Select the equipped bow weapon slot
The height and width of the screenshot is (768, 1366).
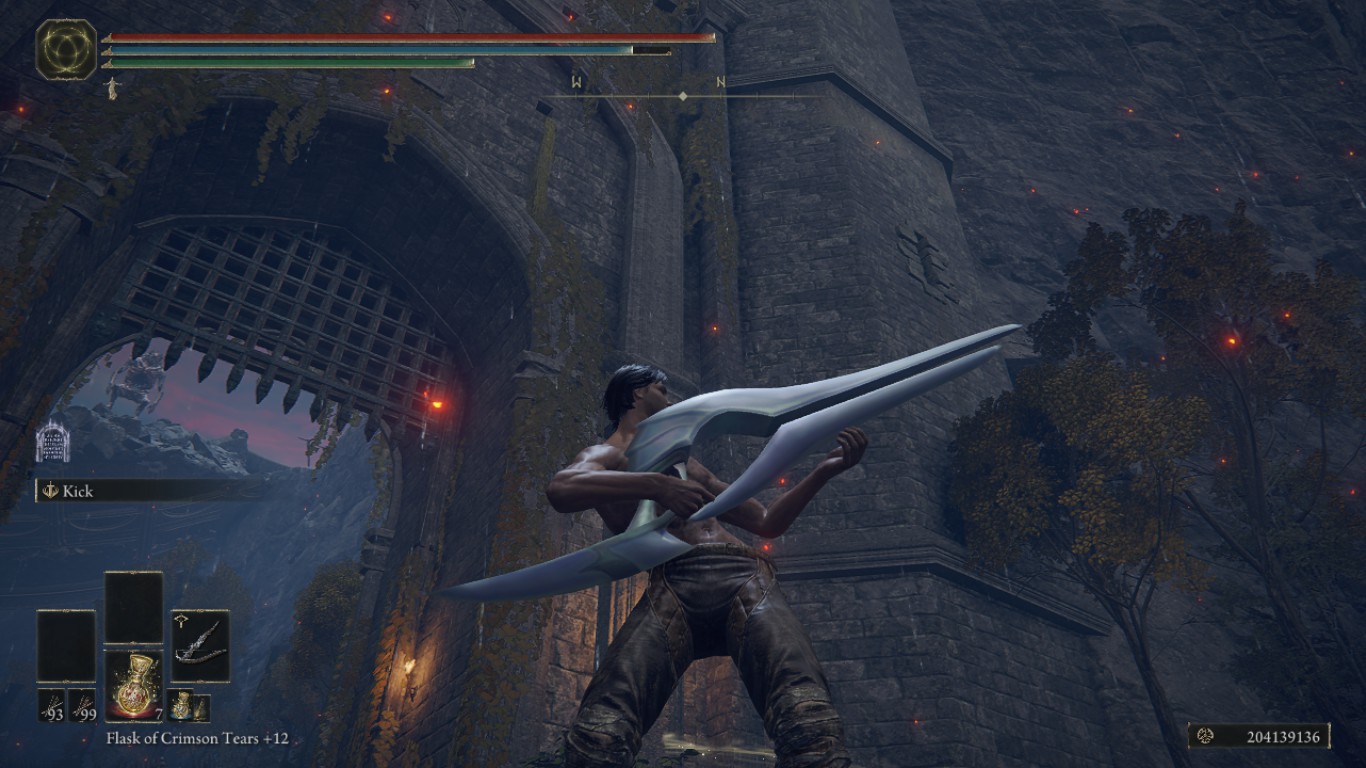[x=200, y=645]
